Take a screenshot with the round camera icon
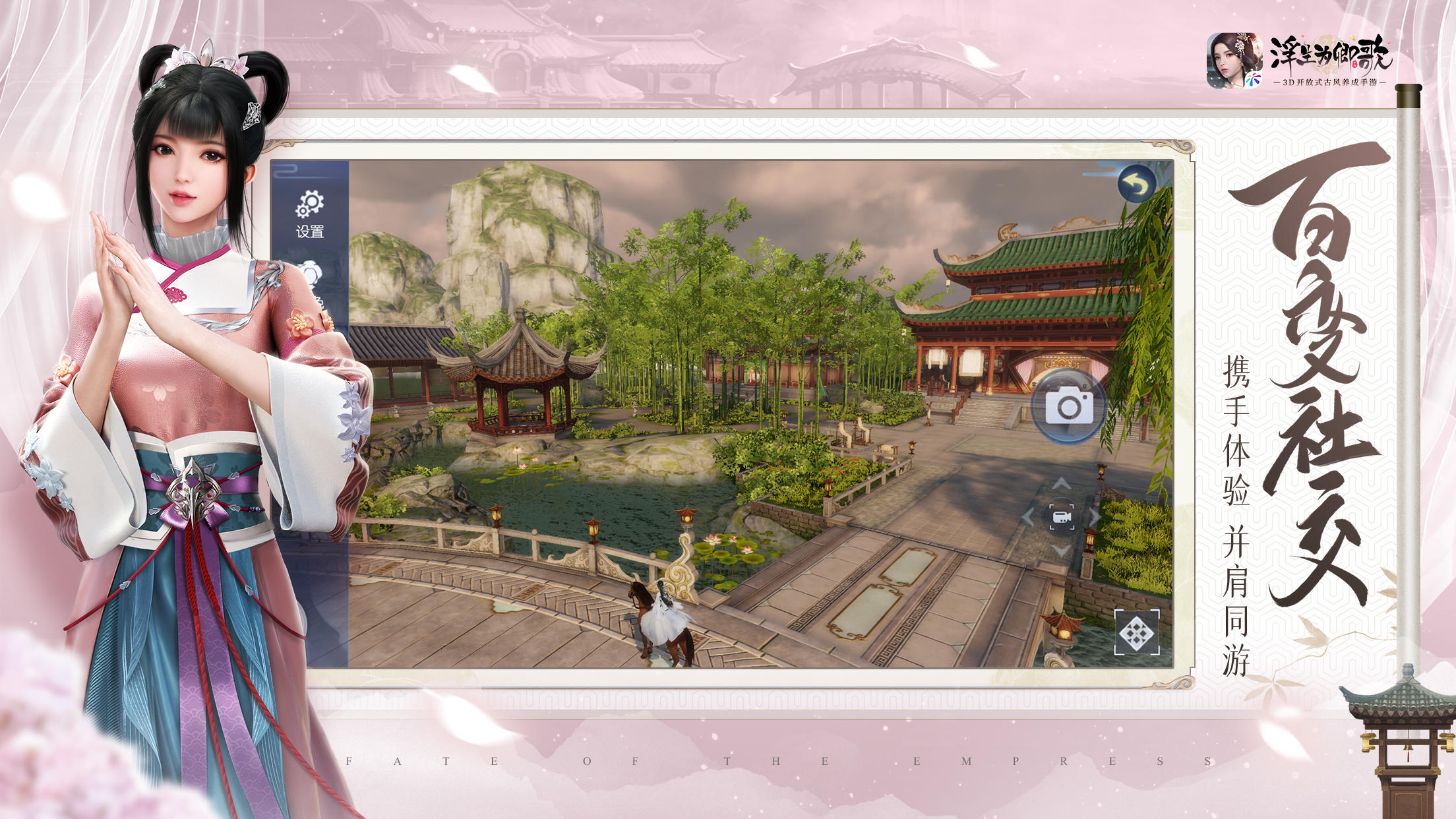Screen dimensions: 1456x819 (1068, 404)
